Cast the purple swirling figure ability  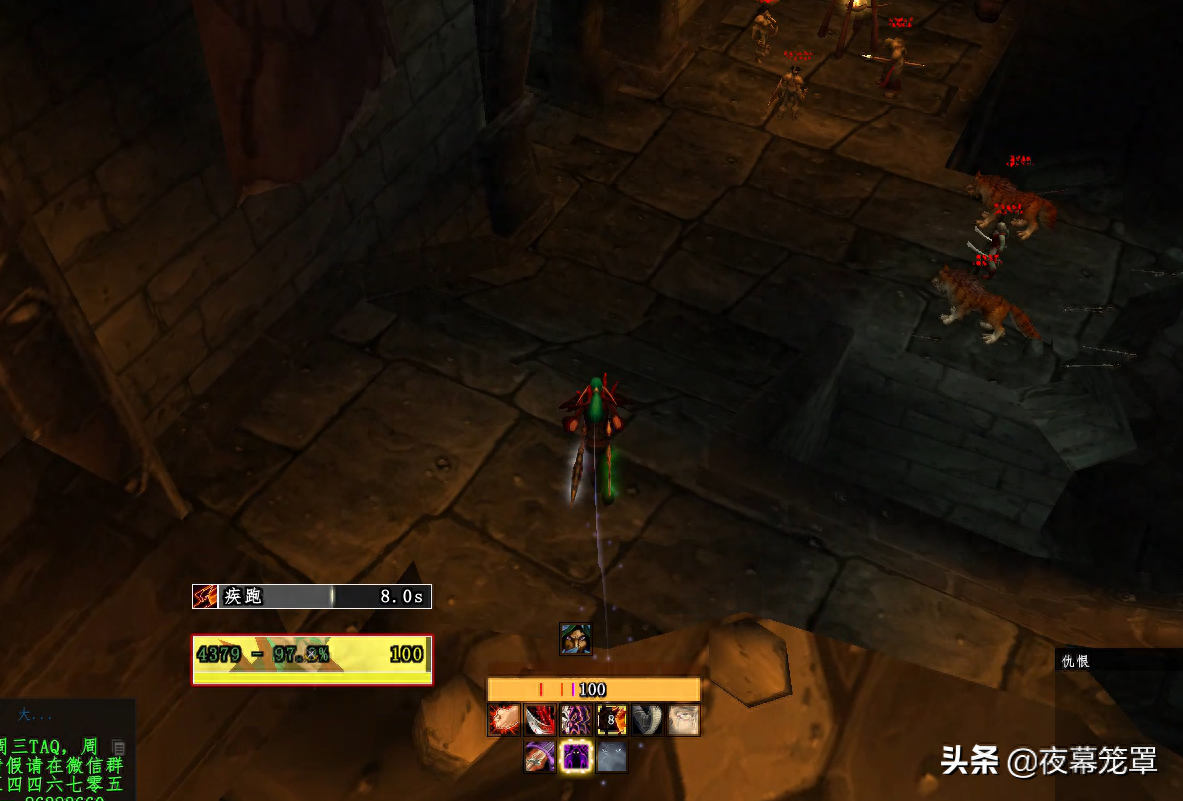[x=576, y=720]
